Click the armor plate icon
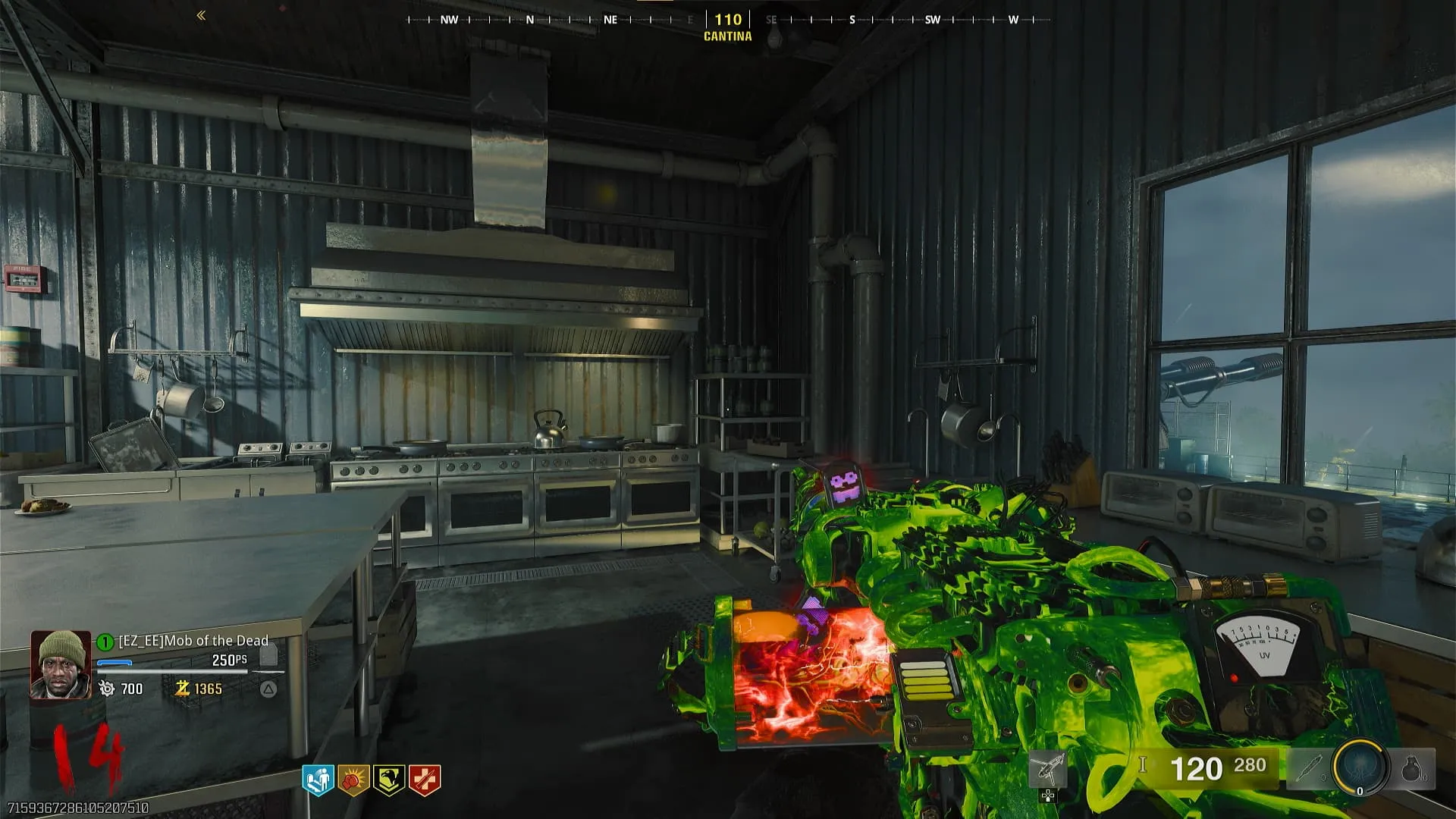This screenshot has height=819, width=1456. point(268,655)
